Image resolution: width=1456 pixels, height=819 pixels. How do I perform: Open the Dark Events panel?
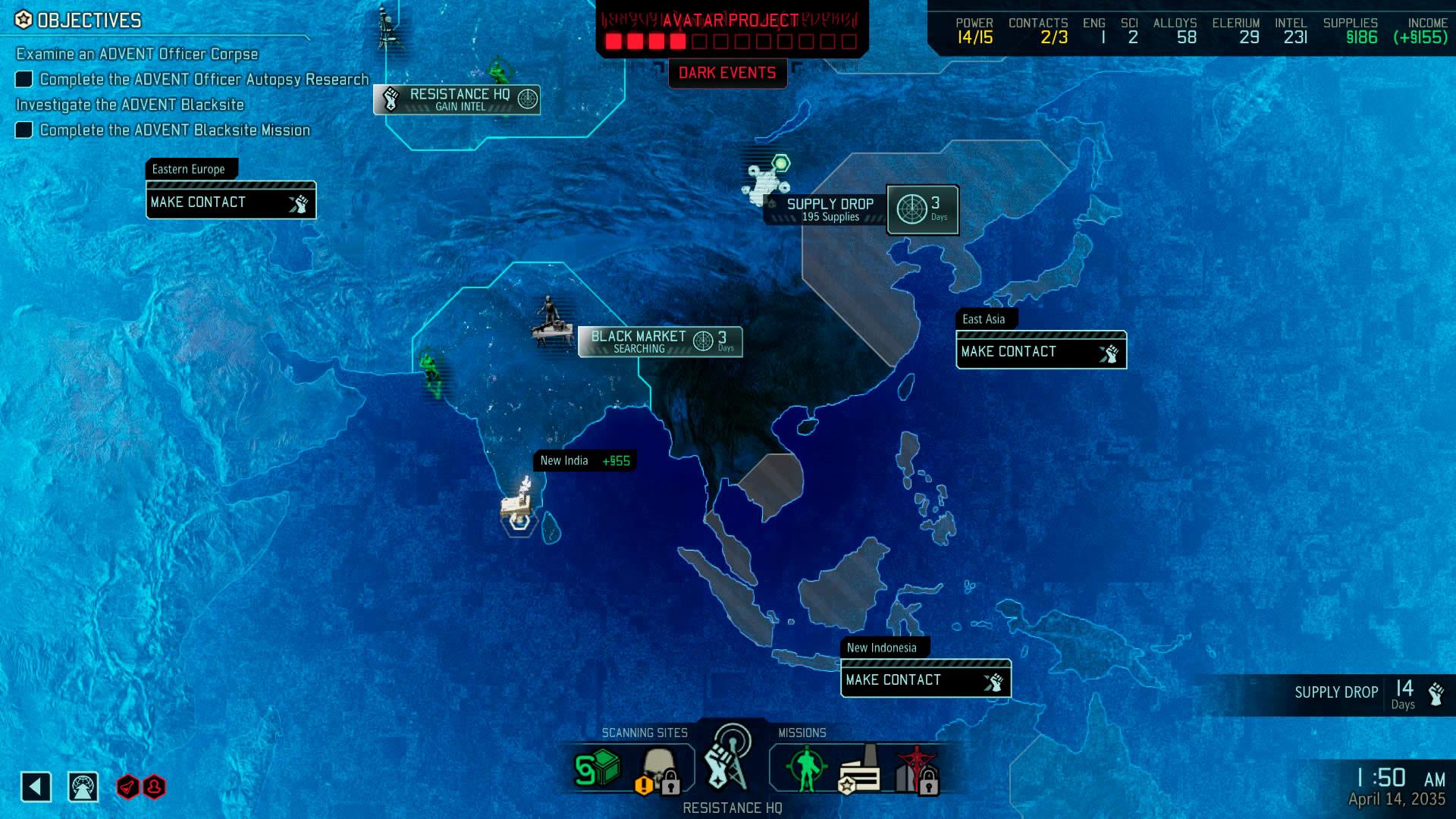726,73
